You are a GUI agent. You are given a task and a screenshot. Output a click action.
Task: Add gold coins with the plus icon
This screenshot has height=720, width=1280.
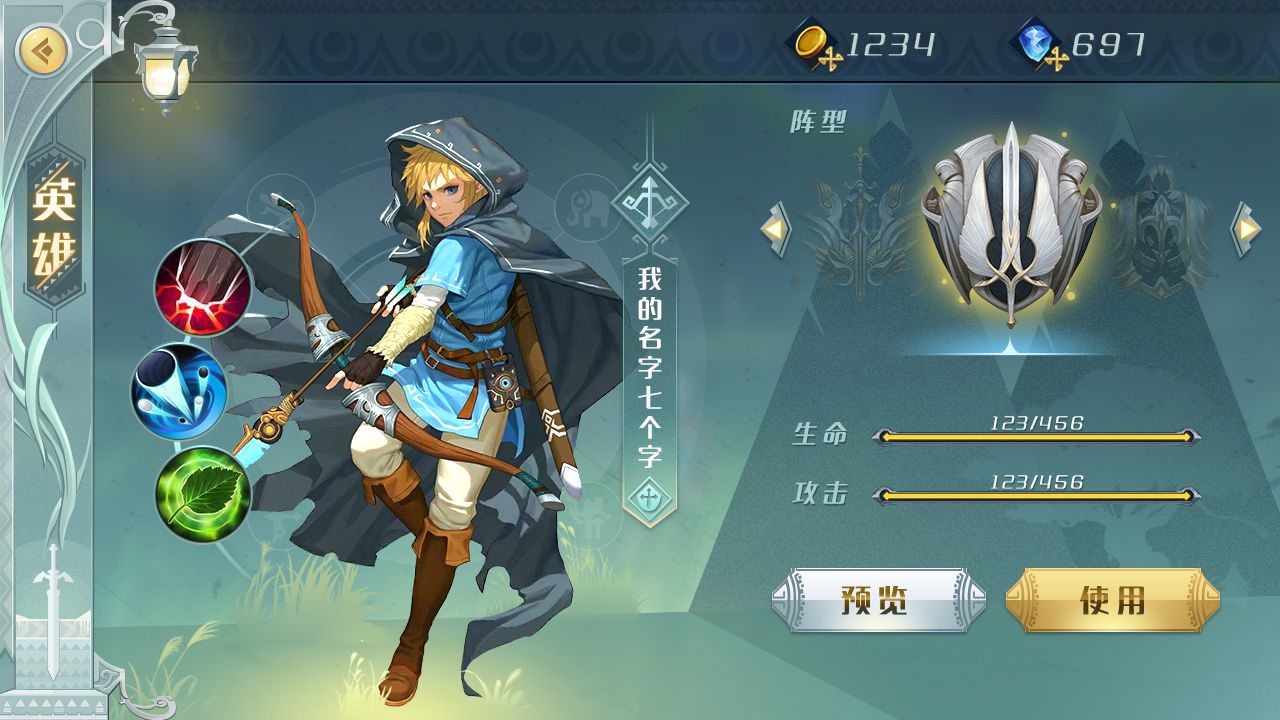pyautogui.click(x=829, y=57)
